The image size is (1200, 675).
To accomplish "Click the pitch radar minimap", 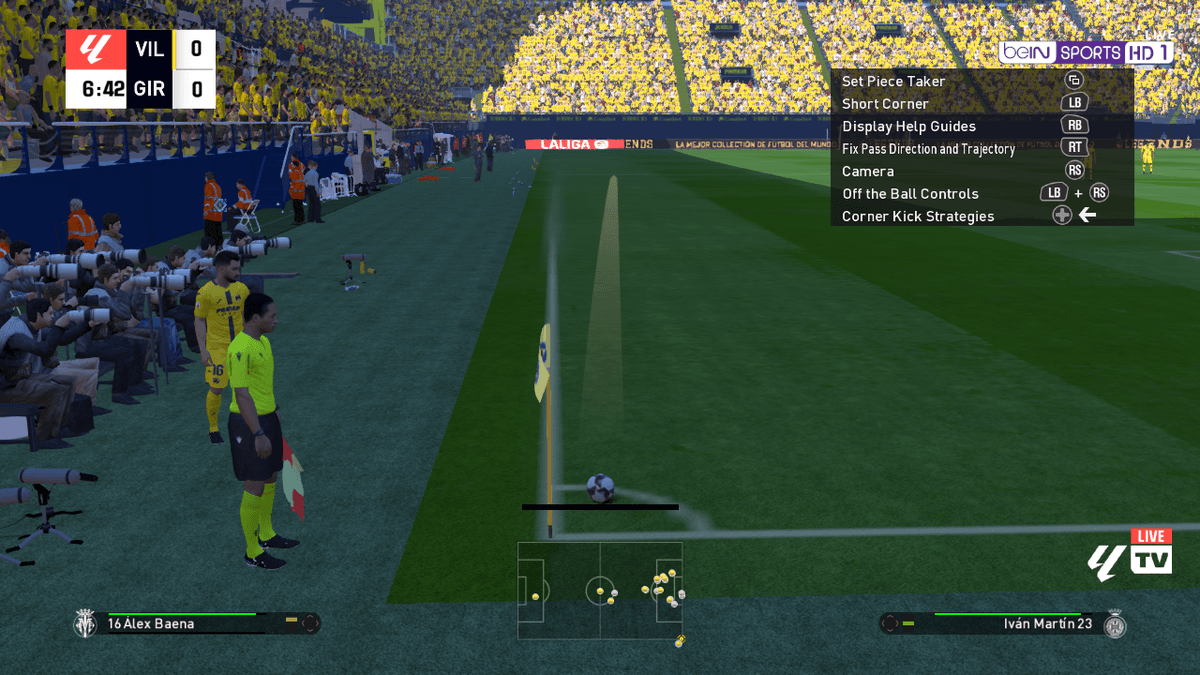I will pos(599,590).
